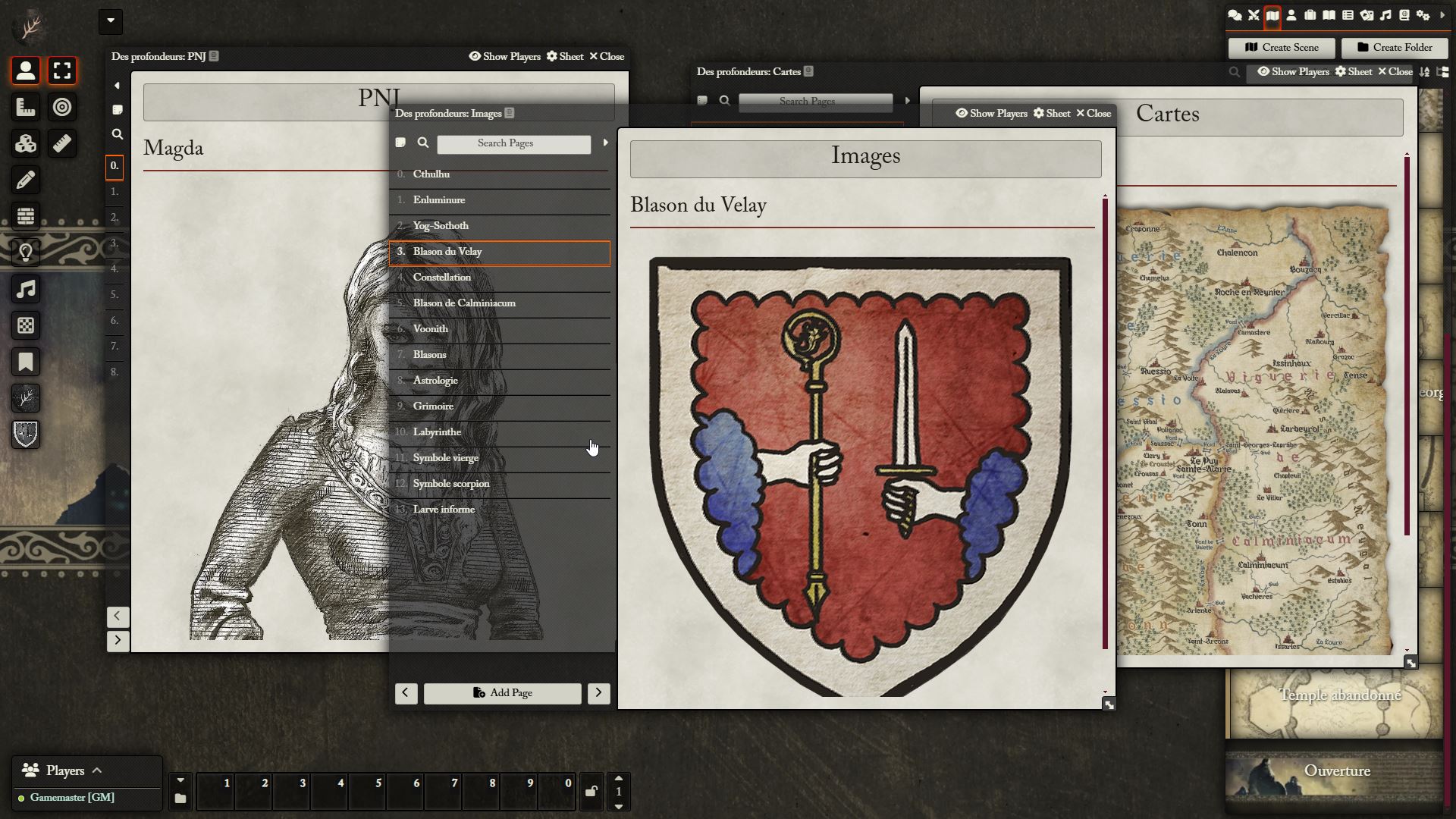The width and height of the screenshot is (1456, 819).
Task: Open the Temple abandonné scene
Action: coord(1339,695)
